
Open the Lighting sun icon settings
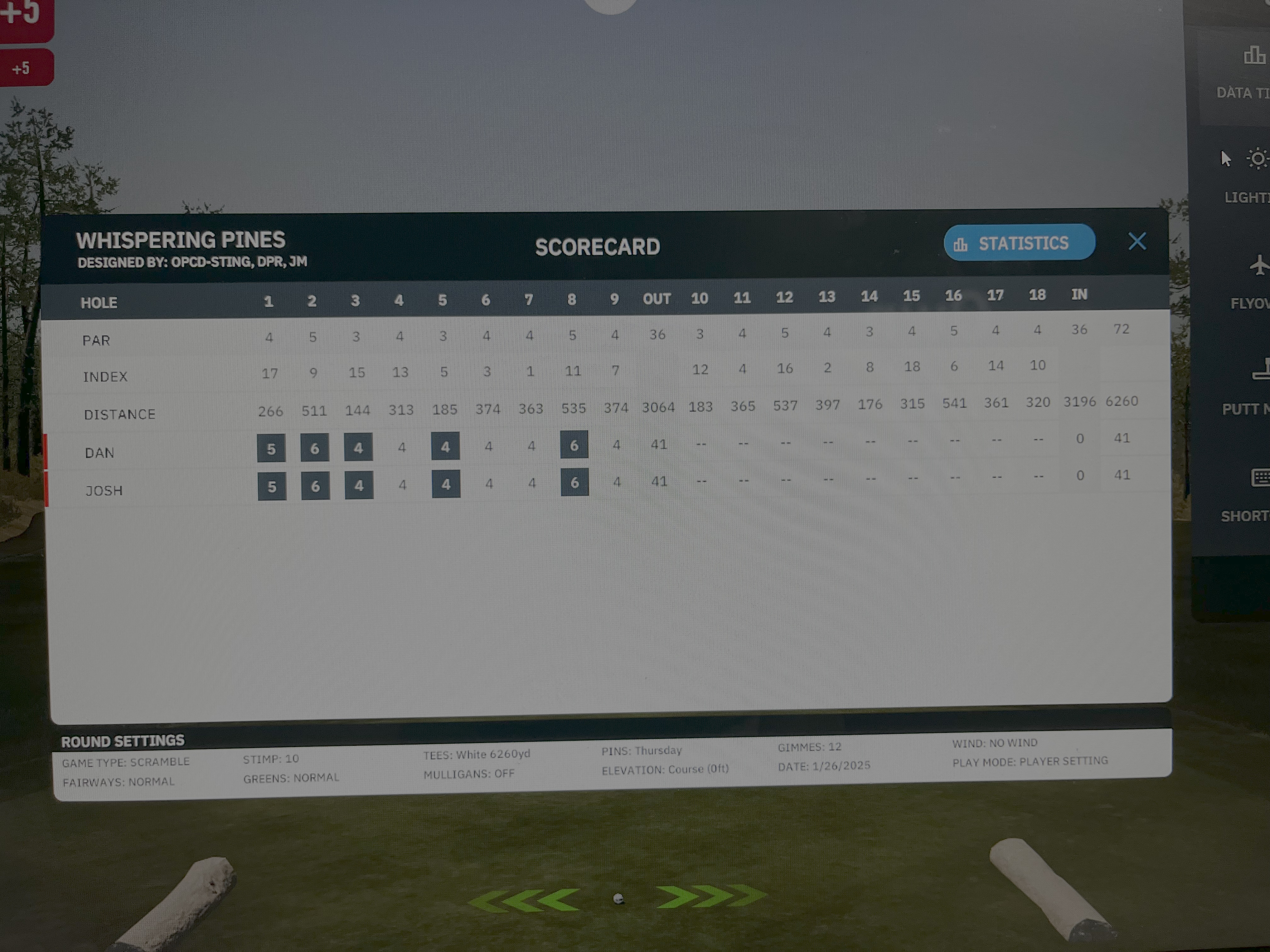(1257, 158)
